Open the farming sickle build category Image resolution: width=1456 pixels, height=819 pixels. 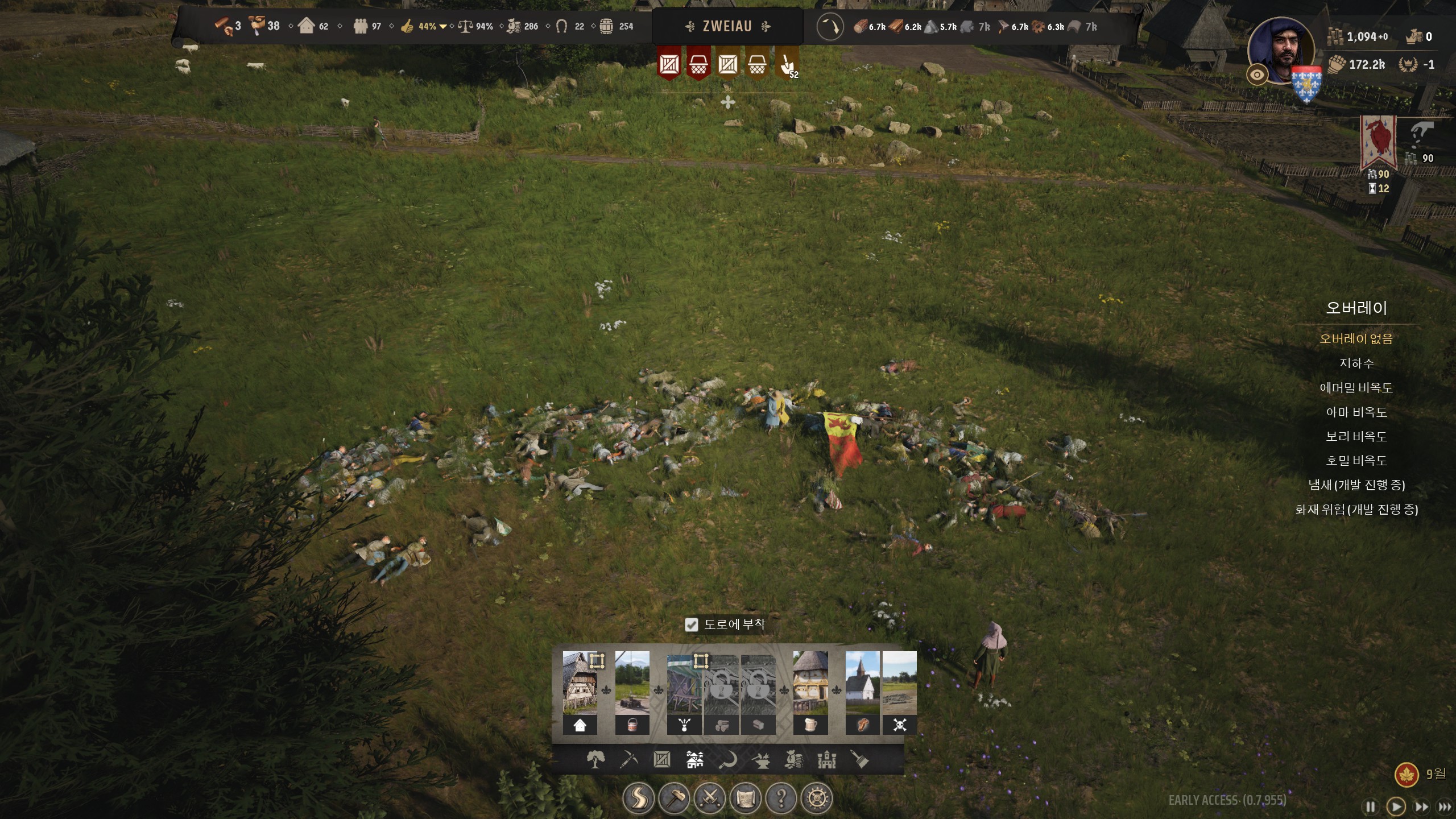[728, 759]
